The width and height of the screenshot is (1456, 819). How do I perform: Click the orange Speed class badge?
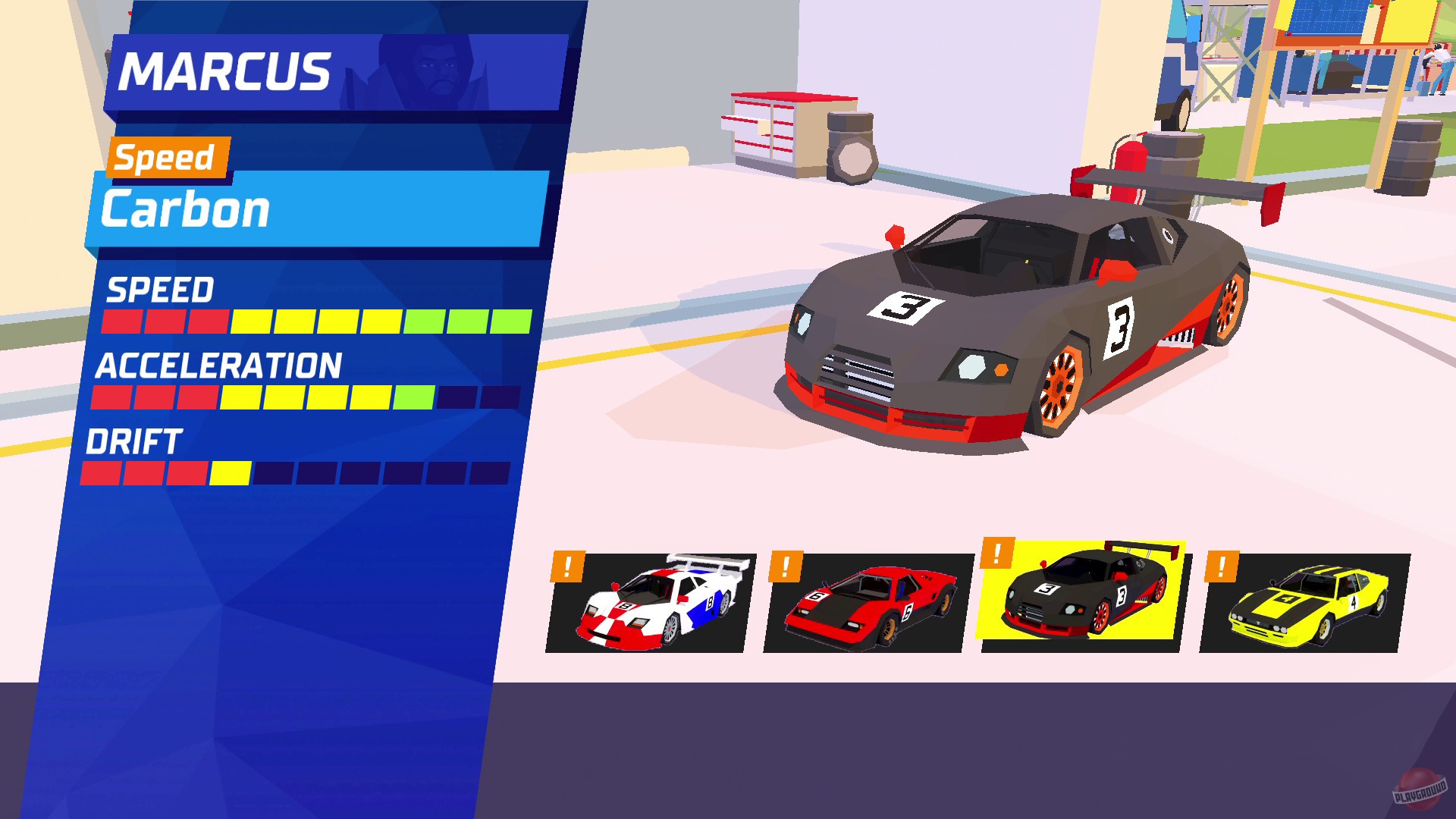click(165, 158)
